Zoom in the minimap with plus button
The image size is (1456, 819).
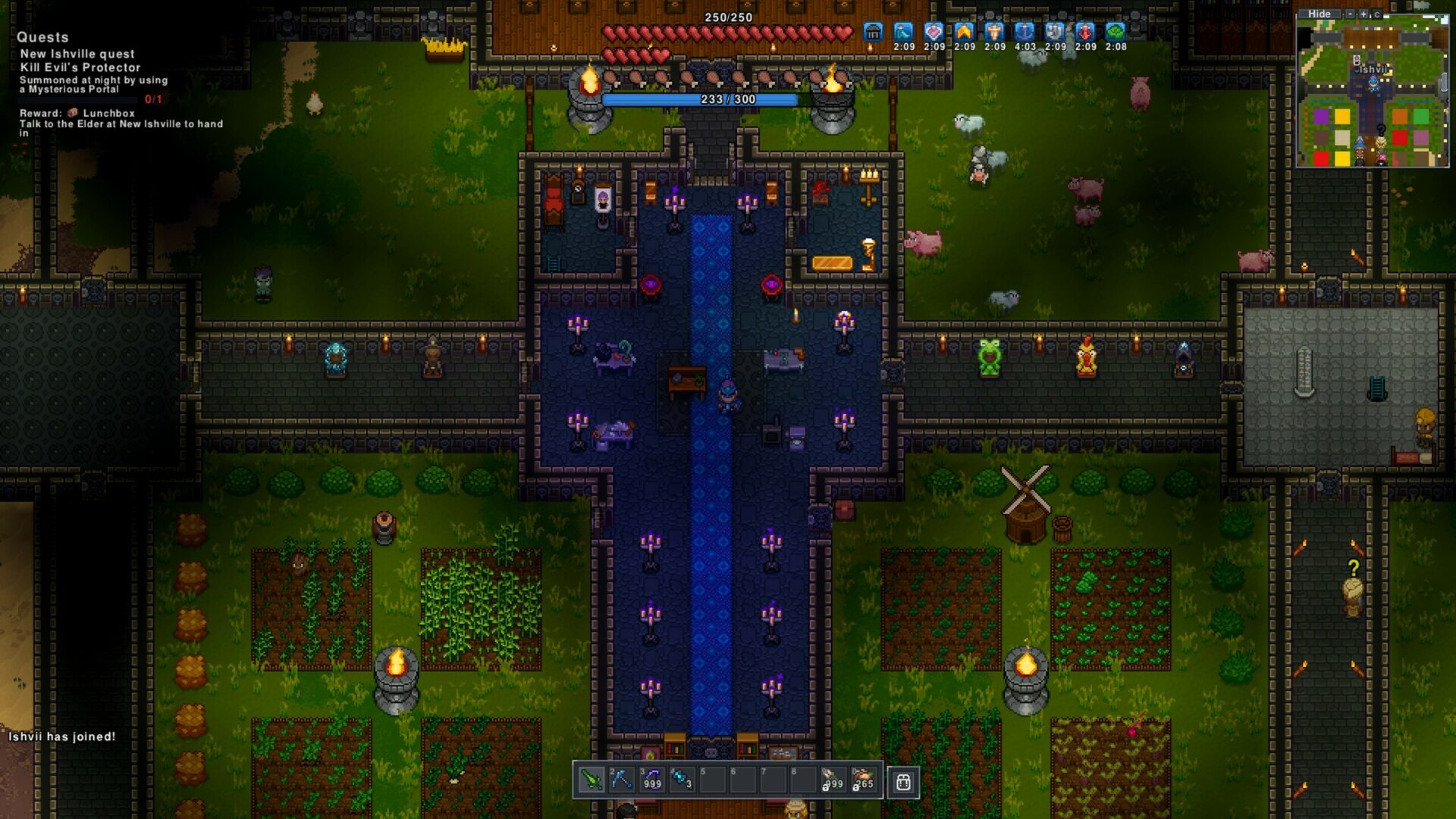[x=1363, y=14]
